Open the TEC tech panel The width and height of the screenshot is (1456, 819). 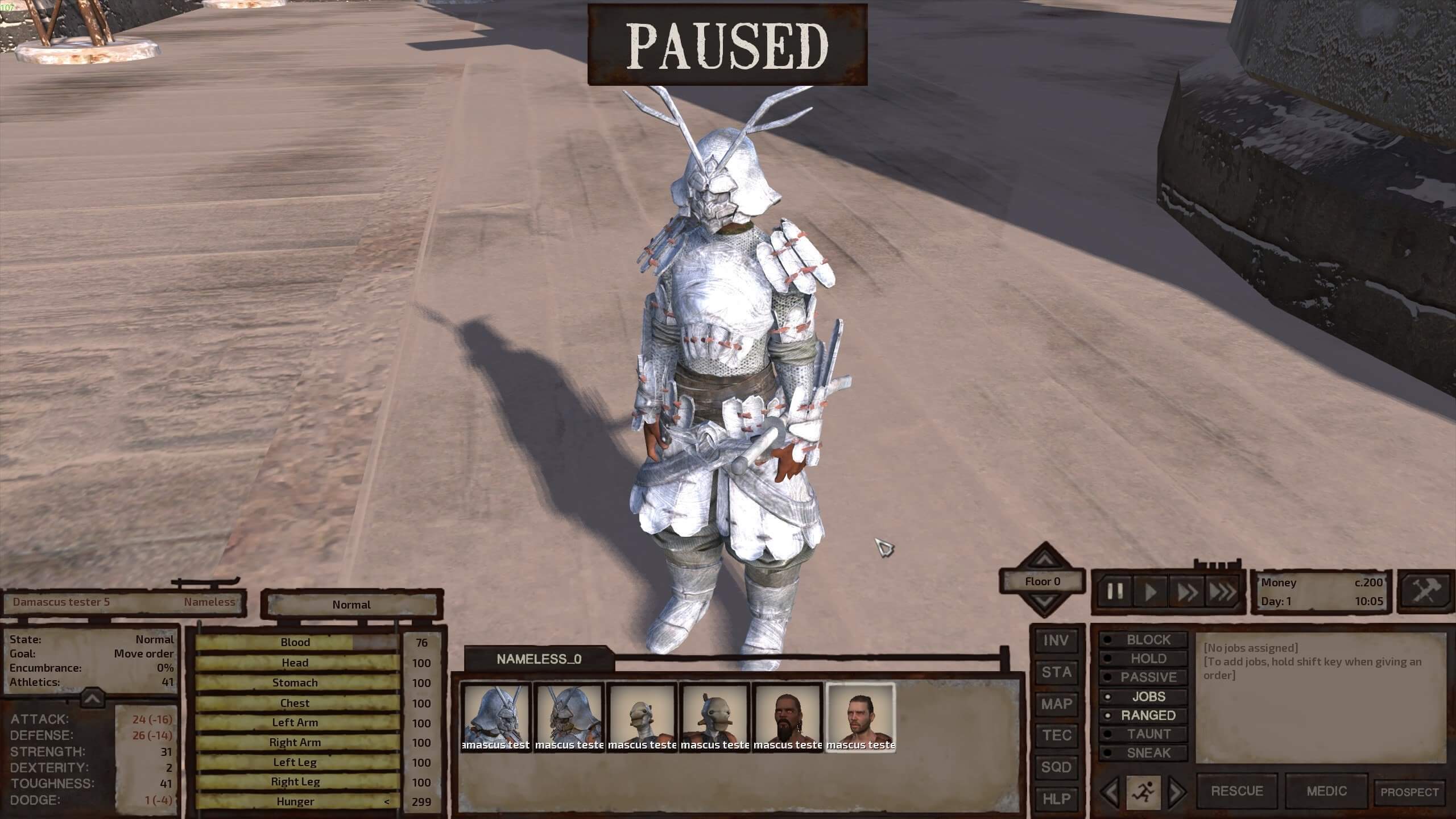(x=1056, y=735)
